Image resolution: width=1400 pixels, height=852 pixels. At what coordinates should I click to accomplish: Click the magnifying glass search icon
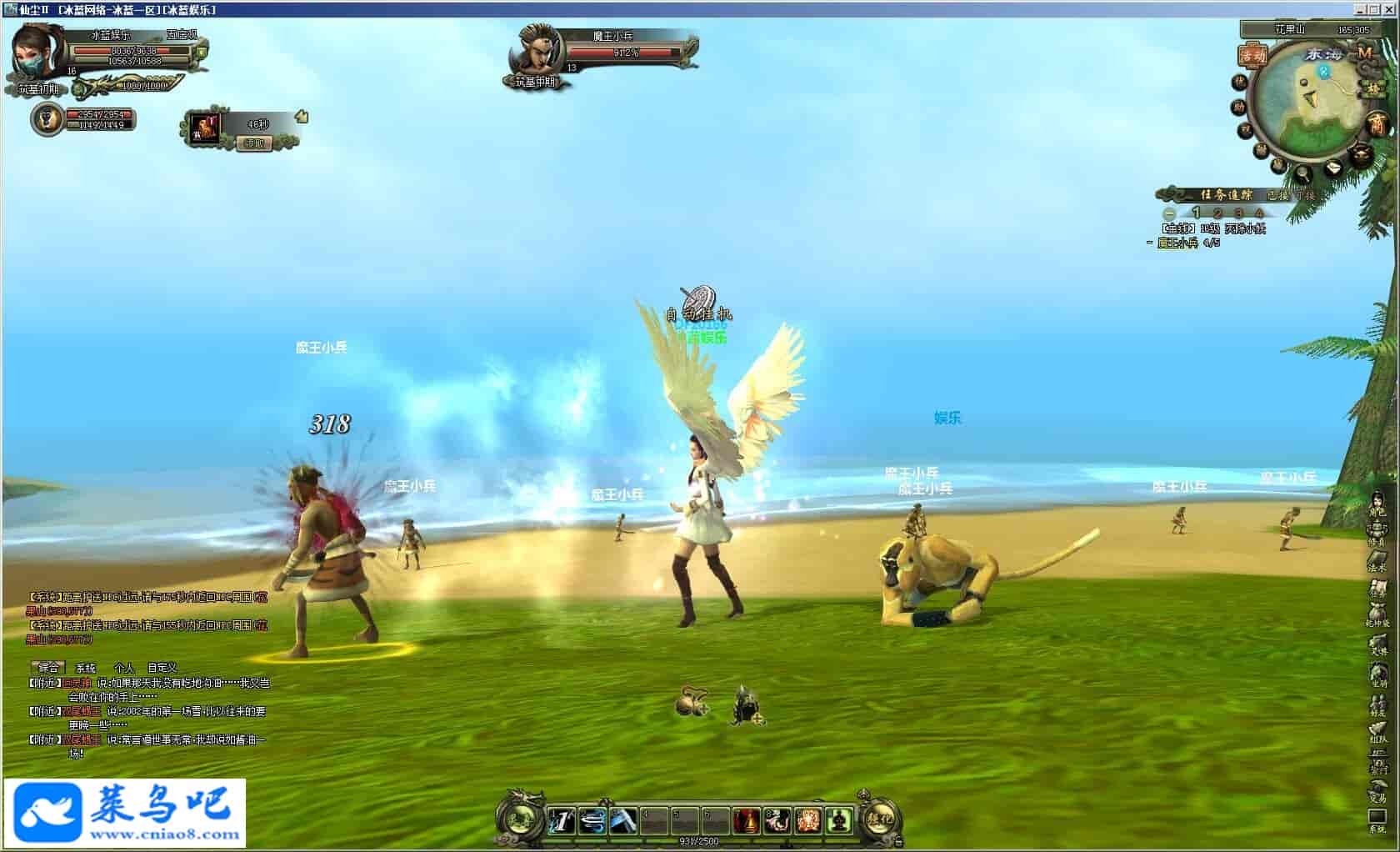(1302, 173)
